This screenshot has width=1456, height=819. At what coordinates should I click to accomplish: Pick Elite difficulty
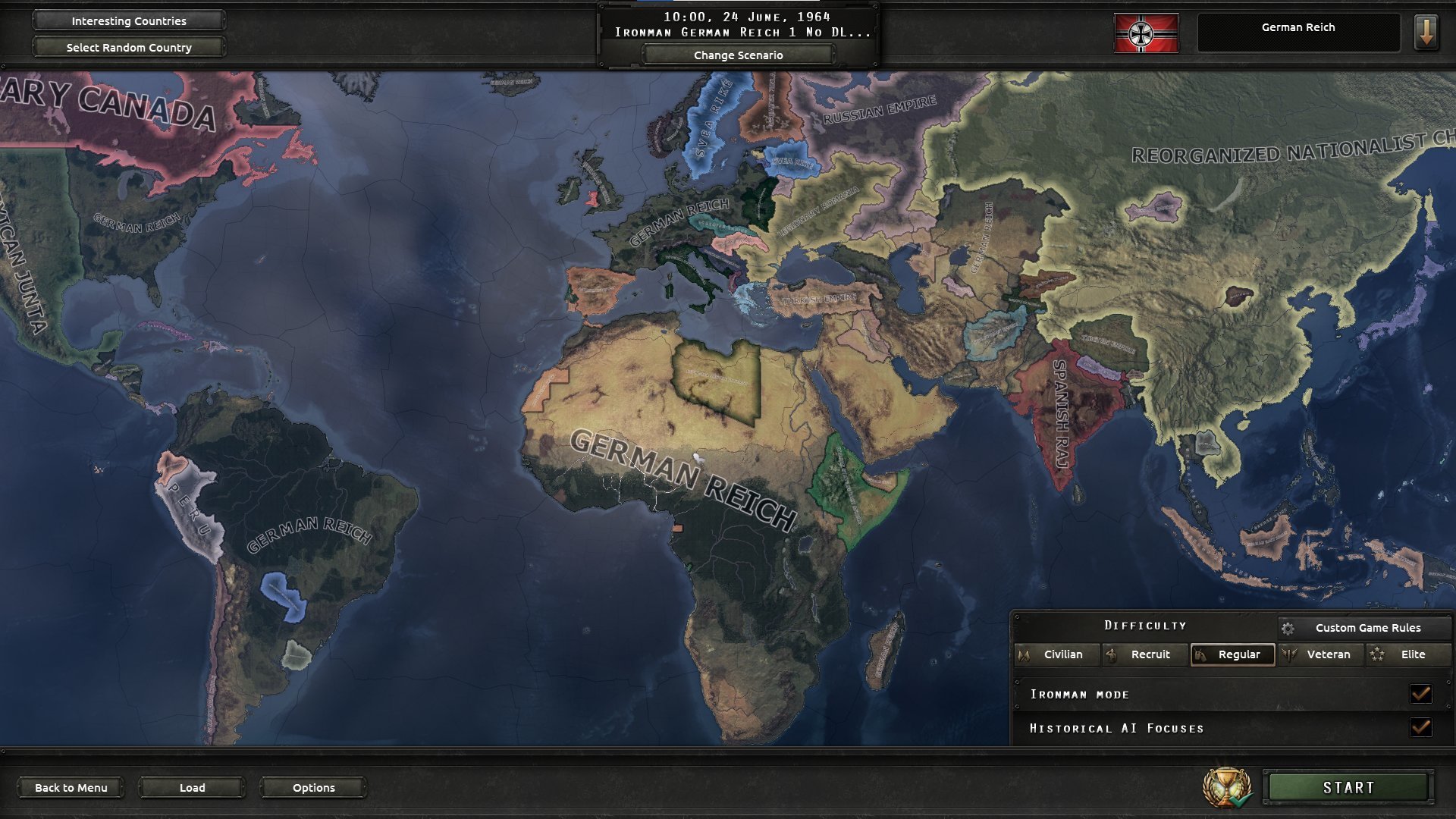coord(1408,654)
